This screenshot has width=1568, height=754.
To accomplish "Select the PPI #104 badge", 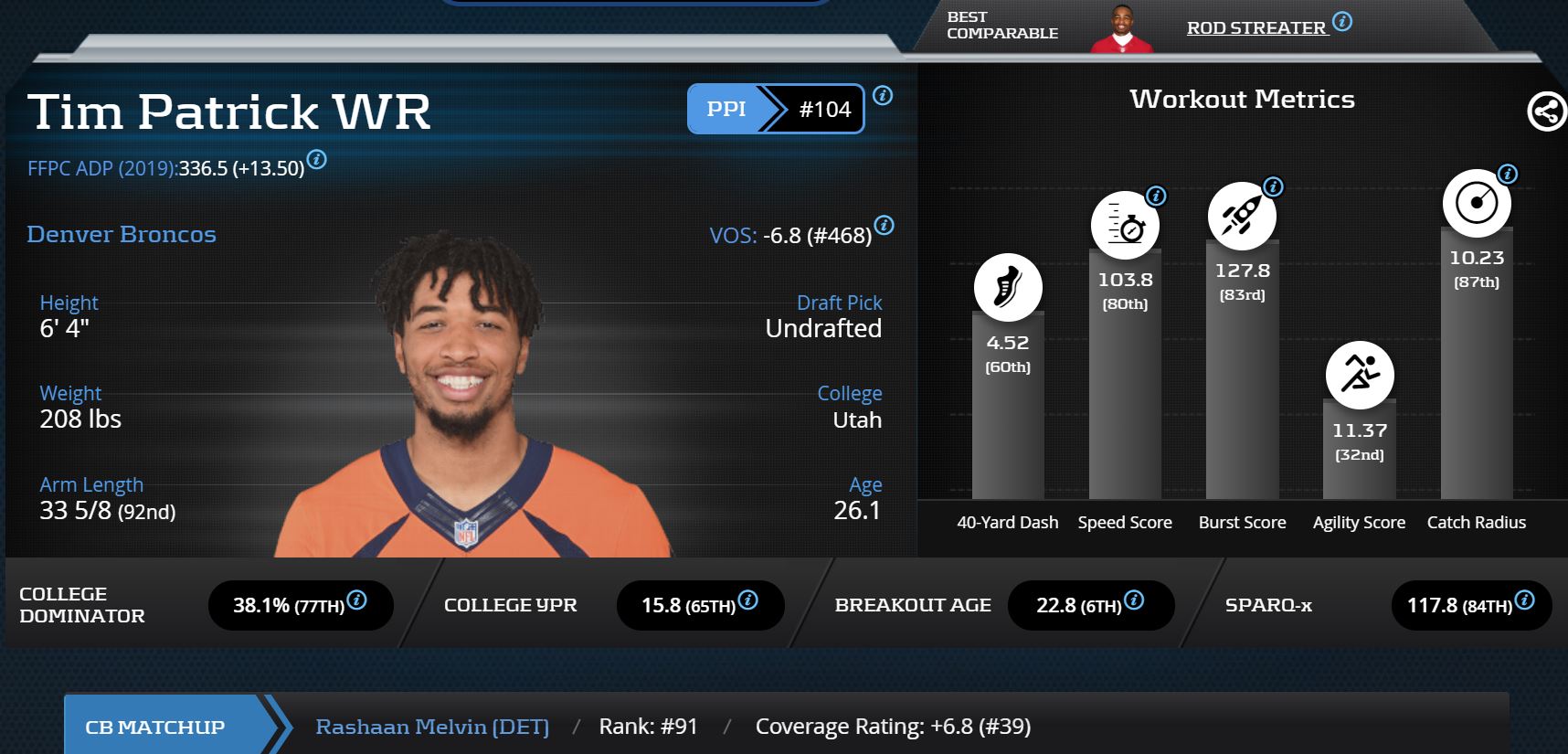I will pyautogui.click(x=775, y=109).
